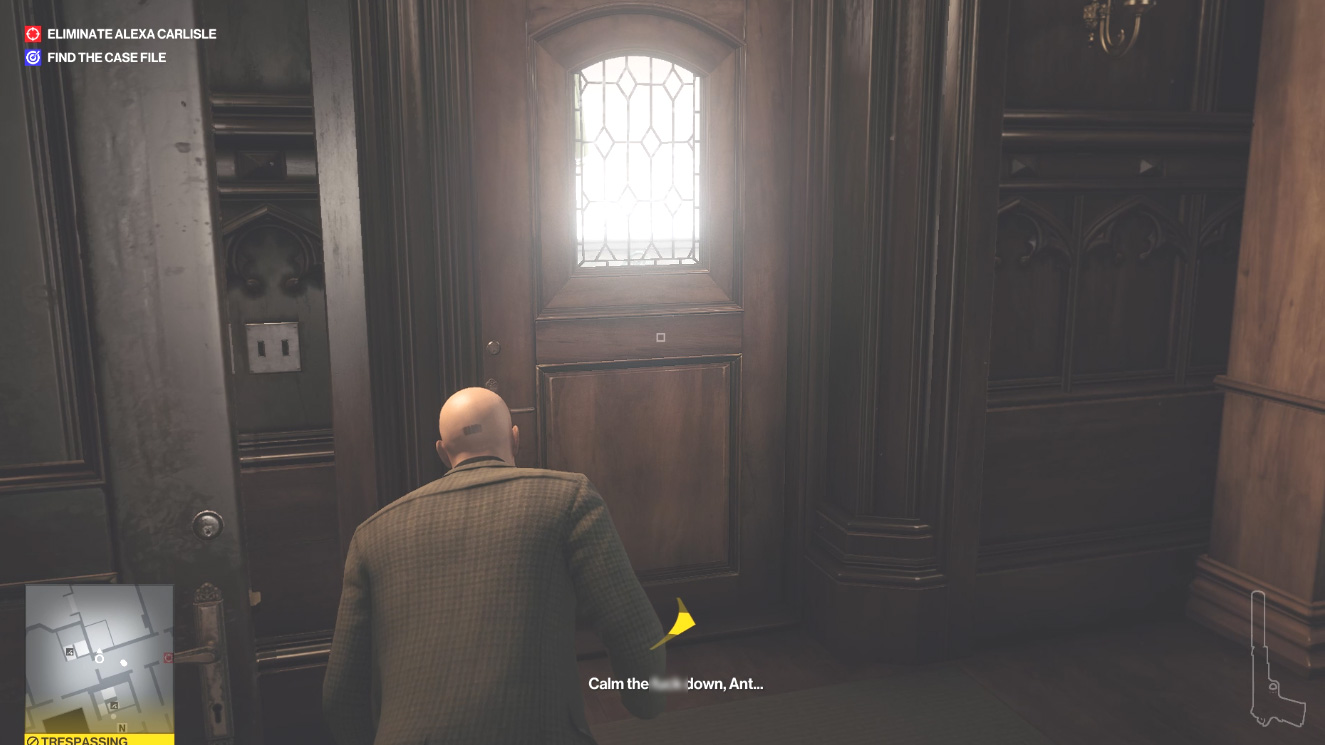Click the dark building block on the minimap
Viewport: 1325px width, 745px height.
(x=64, y=717)
